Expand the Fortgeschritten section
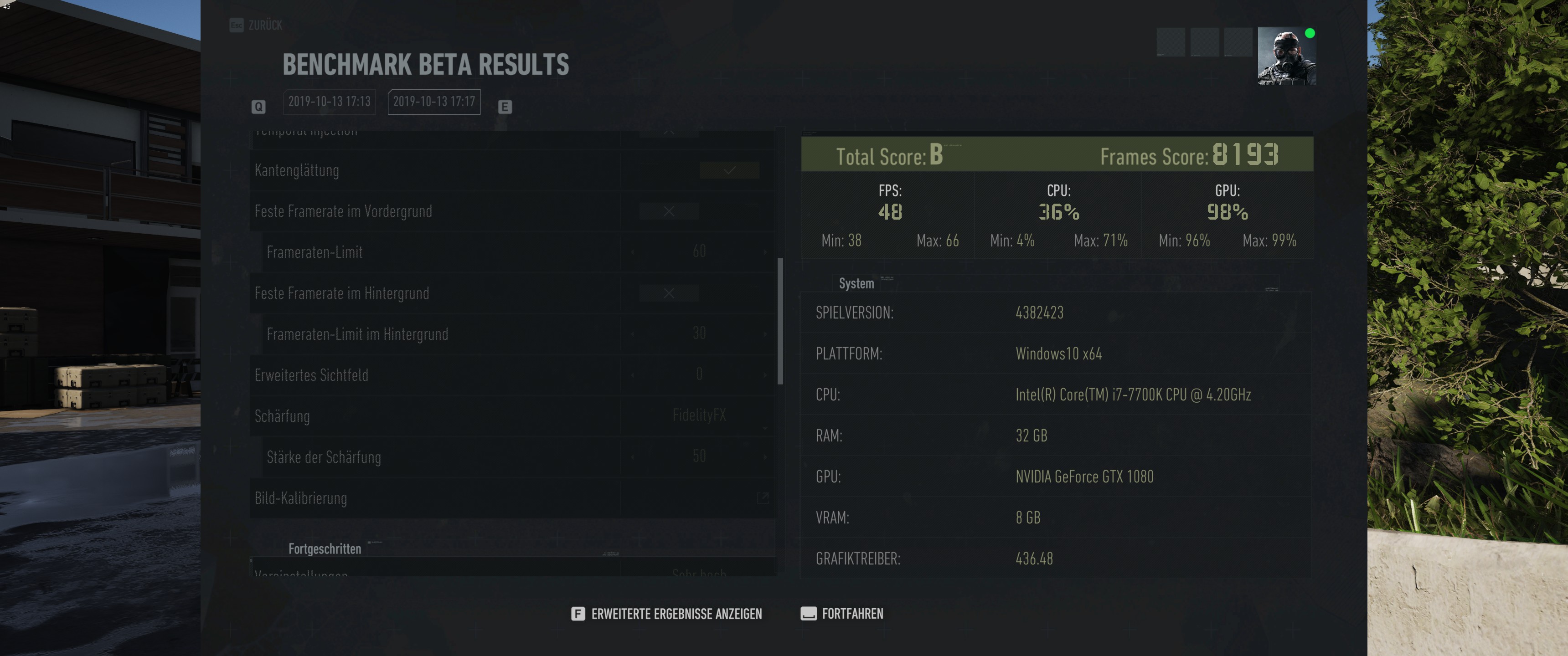This screenshot has height=656, width=1568. (x=325, y=548)
